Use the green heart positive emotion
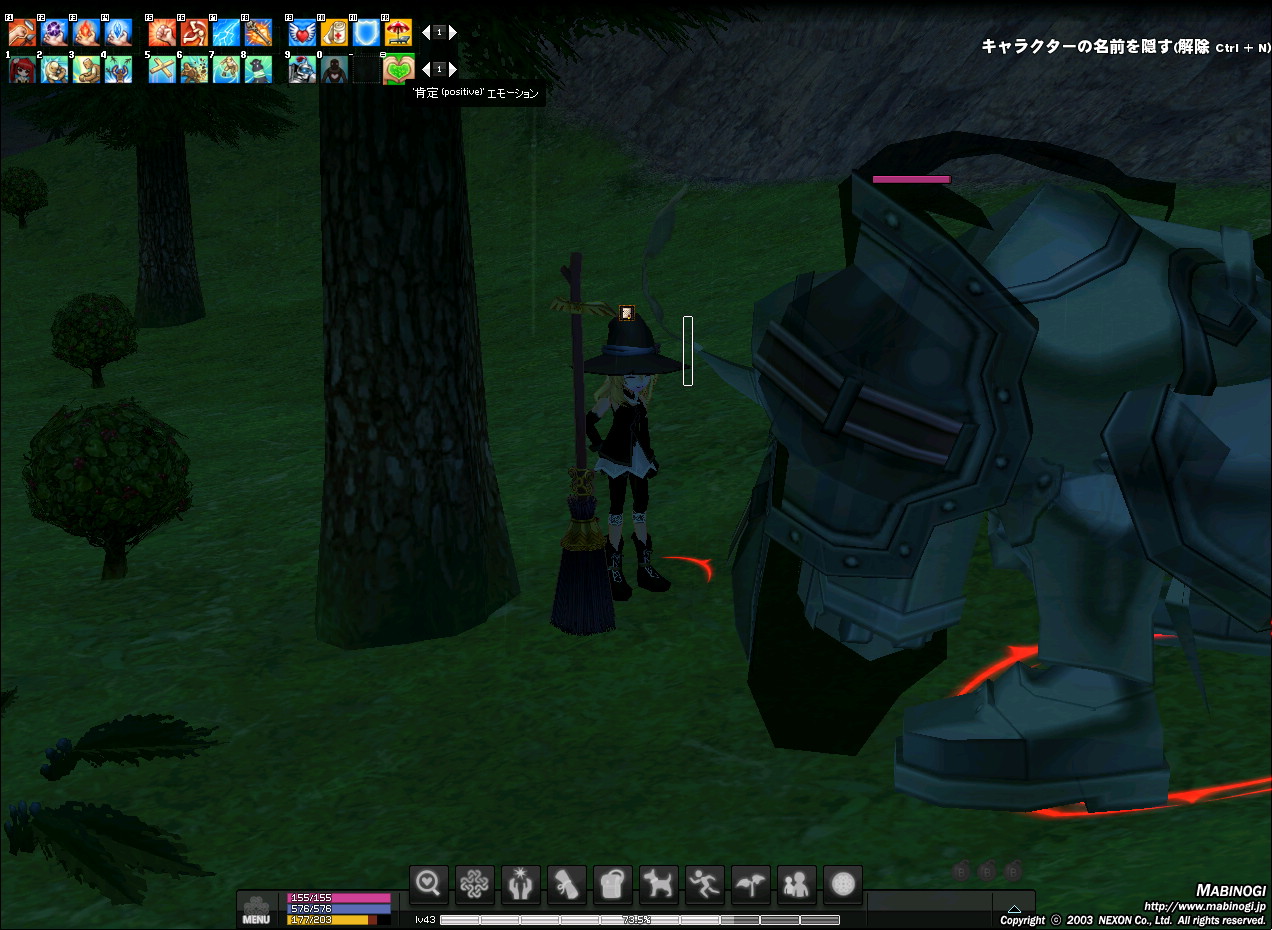The width and height of the screenshot is (1272, 930). coord(398,69)
